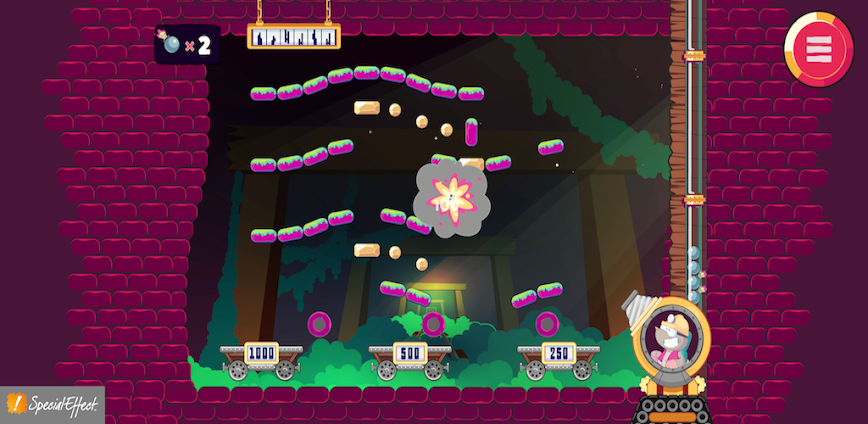Screen dimensions: 868x424
Task: Click the SpecialEffect logo badge
Action: (x=52, y=404)
